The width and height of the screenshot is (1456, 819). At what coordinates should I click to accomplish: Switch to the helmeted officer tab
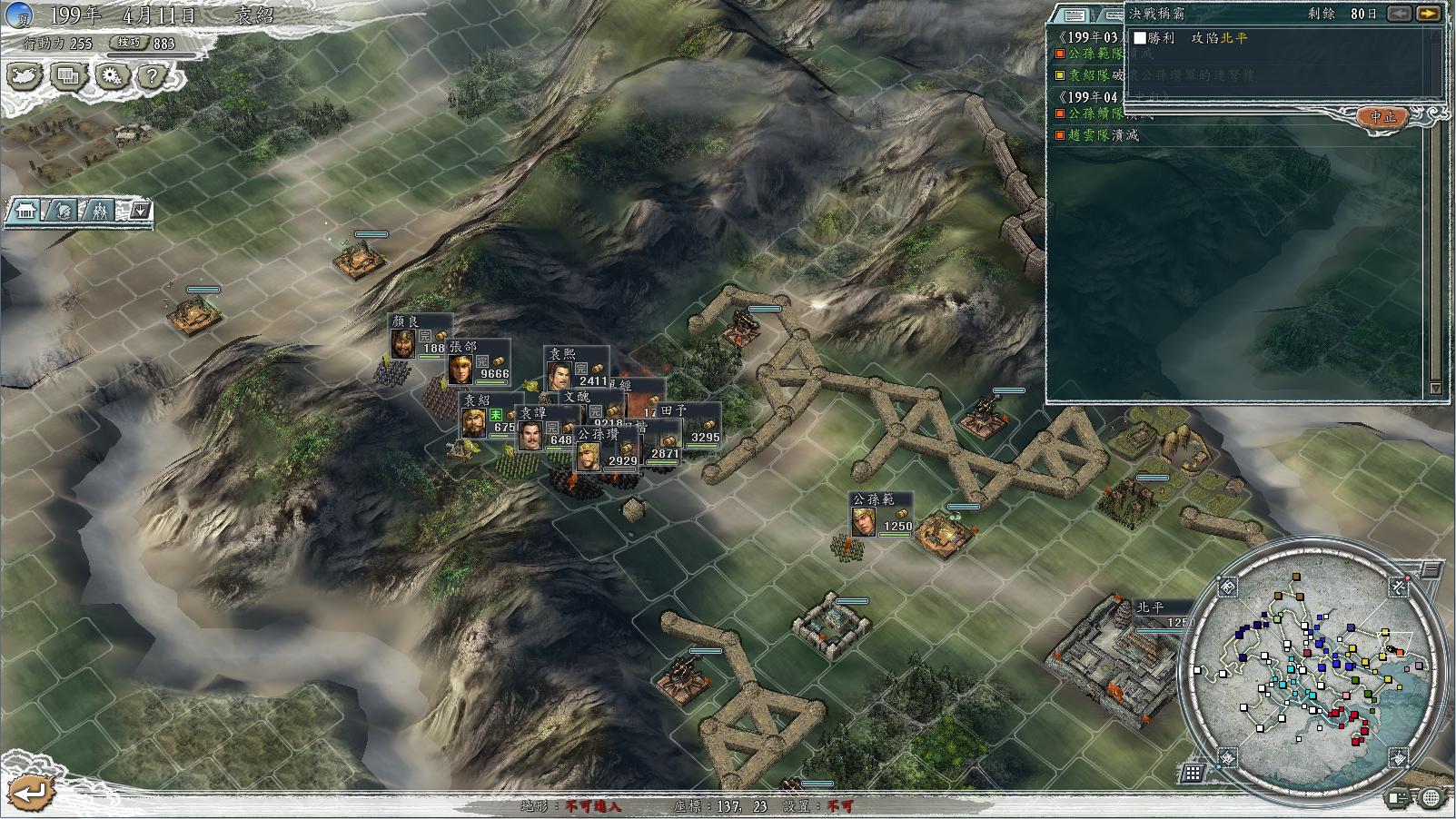tap(64, 212)
